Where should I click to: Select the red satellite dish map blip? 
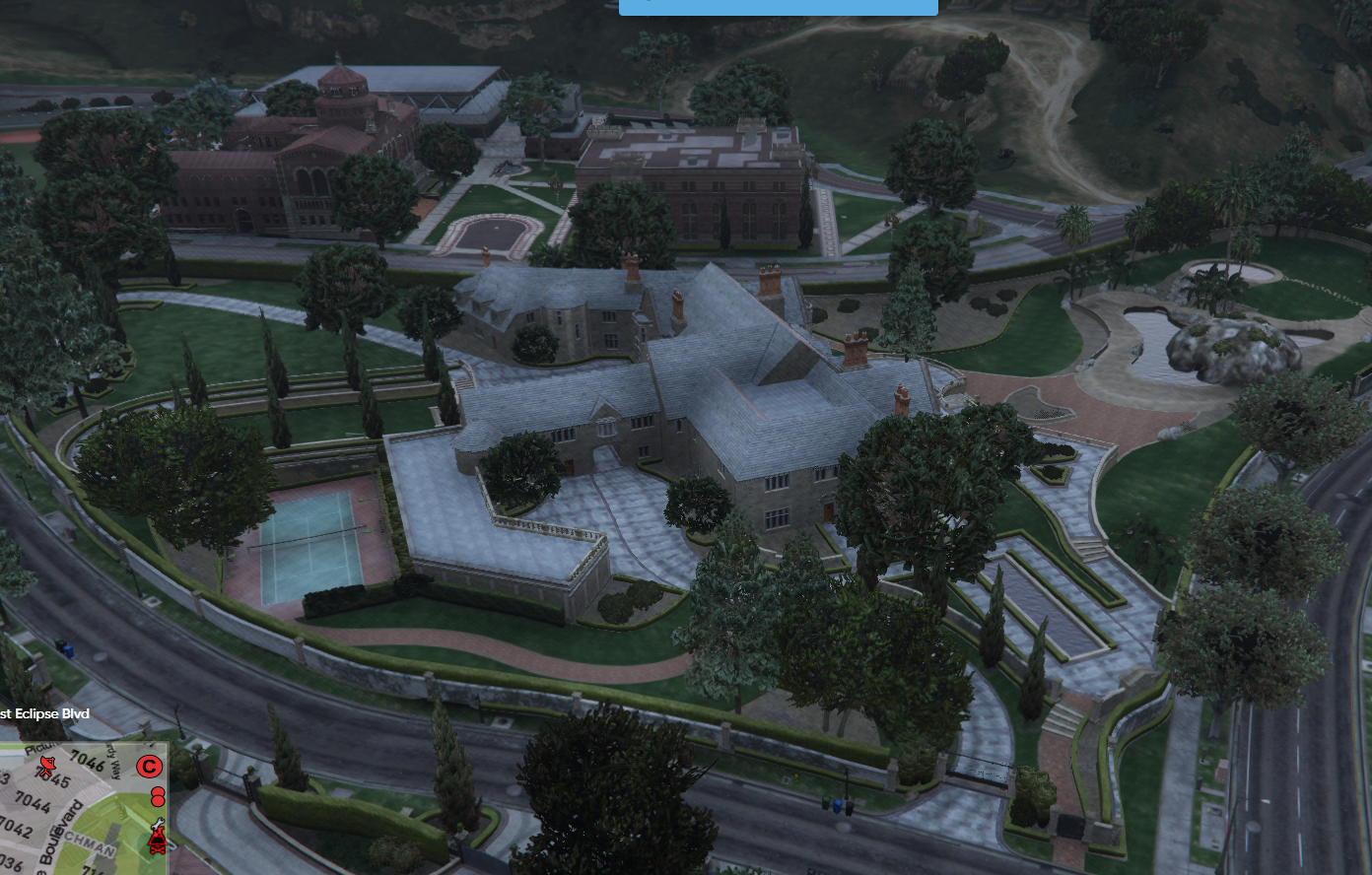pos(47,765)
